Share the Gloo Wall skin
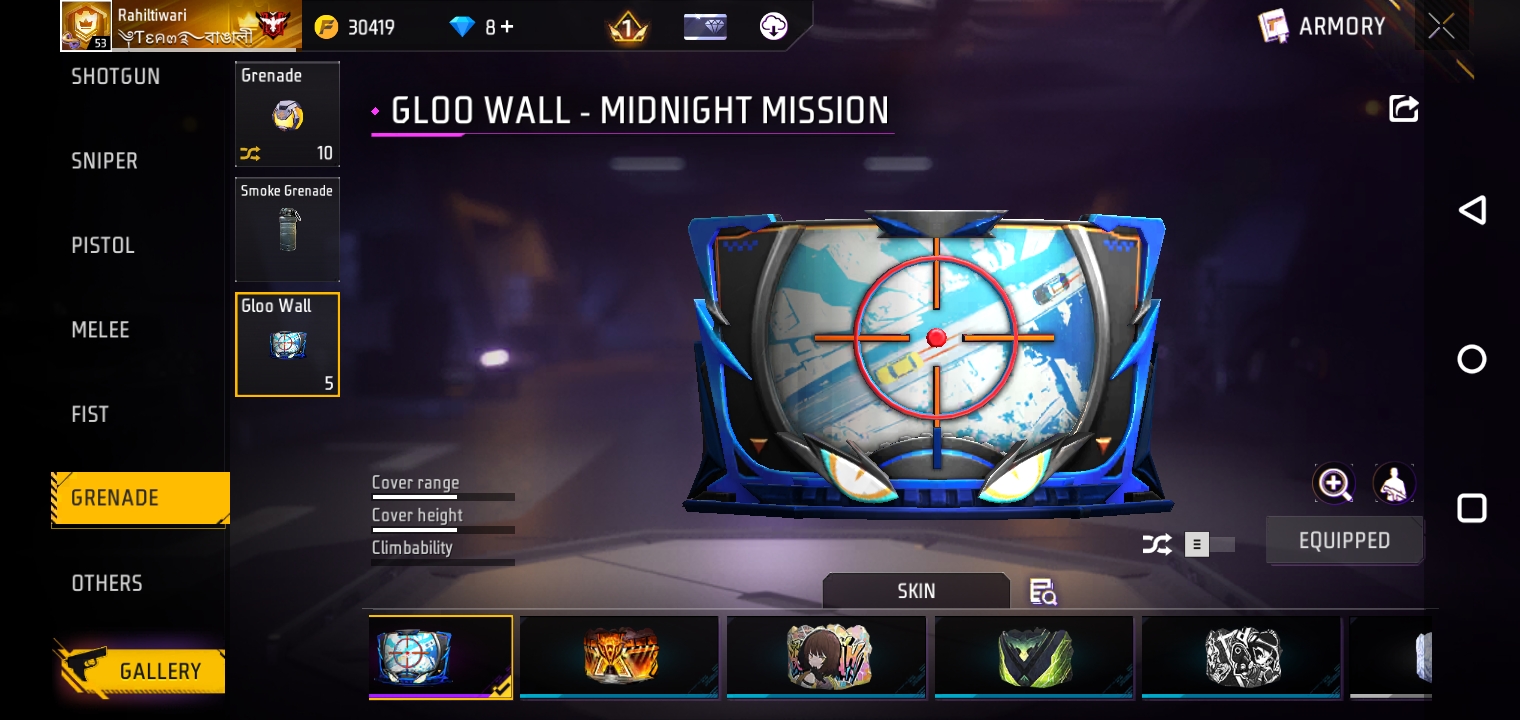This screenshot has width=1520, height=720. [x=1404, y=109]
